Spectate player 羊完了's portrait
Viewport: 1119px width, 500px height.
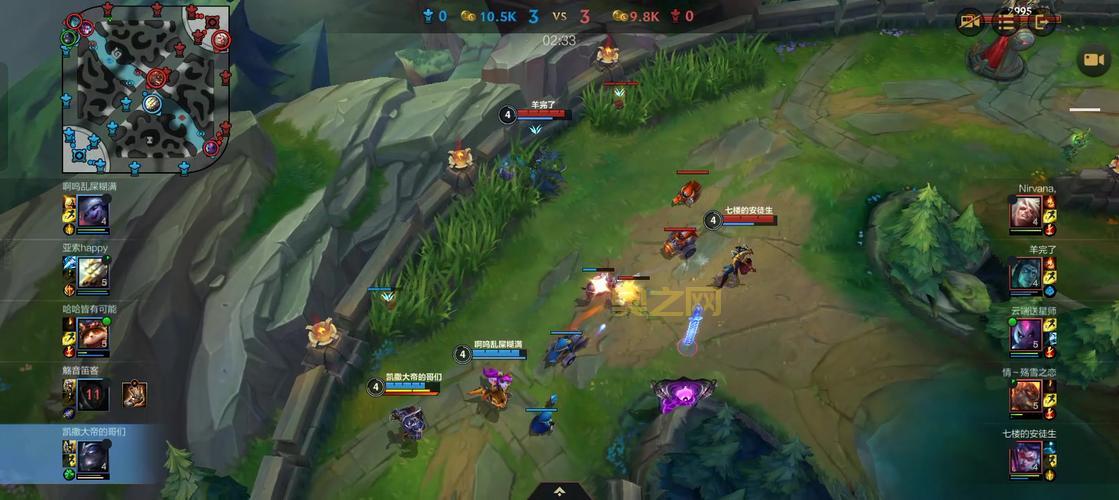tap(1025, 273)
